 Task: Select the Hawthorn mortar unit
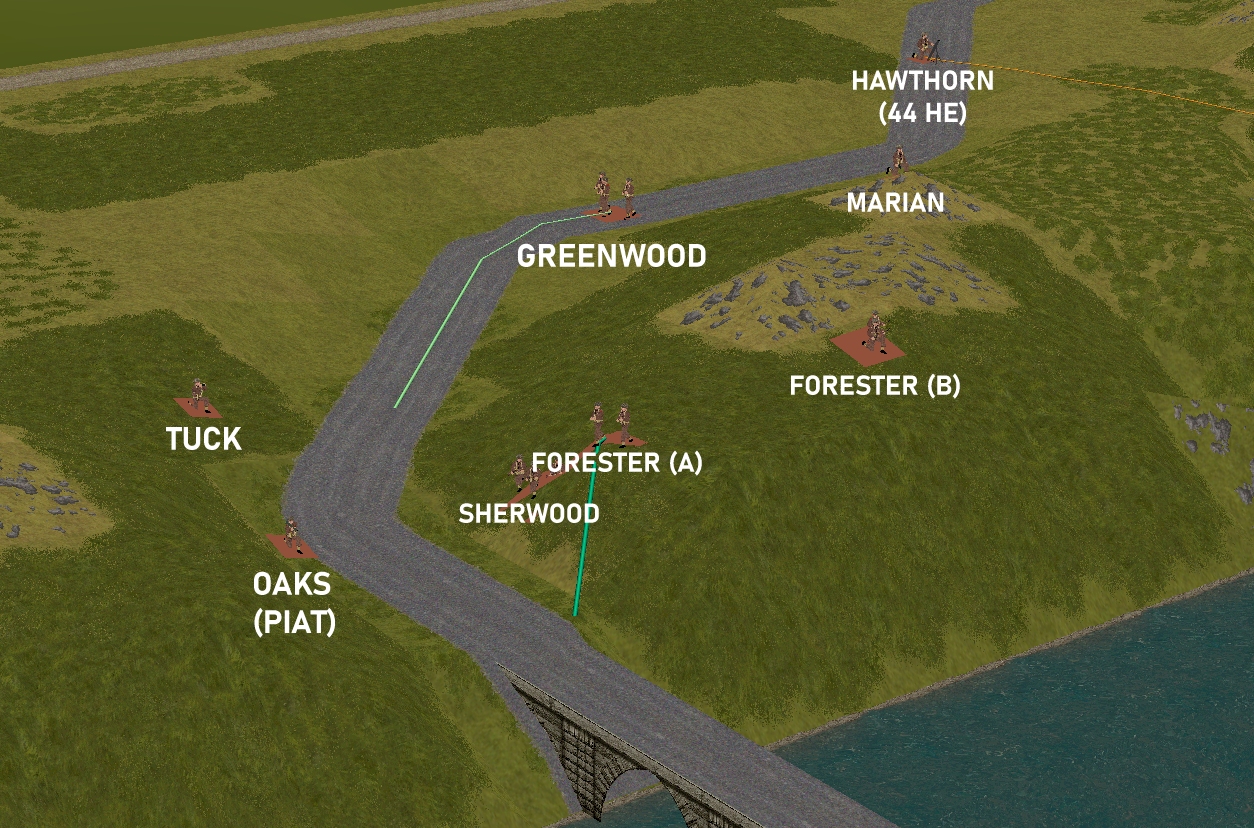coord(924,47)
